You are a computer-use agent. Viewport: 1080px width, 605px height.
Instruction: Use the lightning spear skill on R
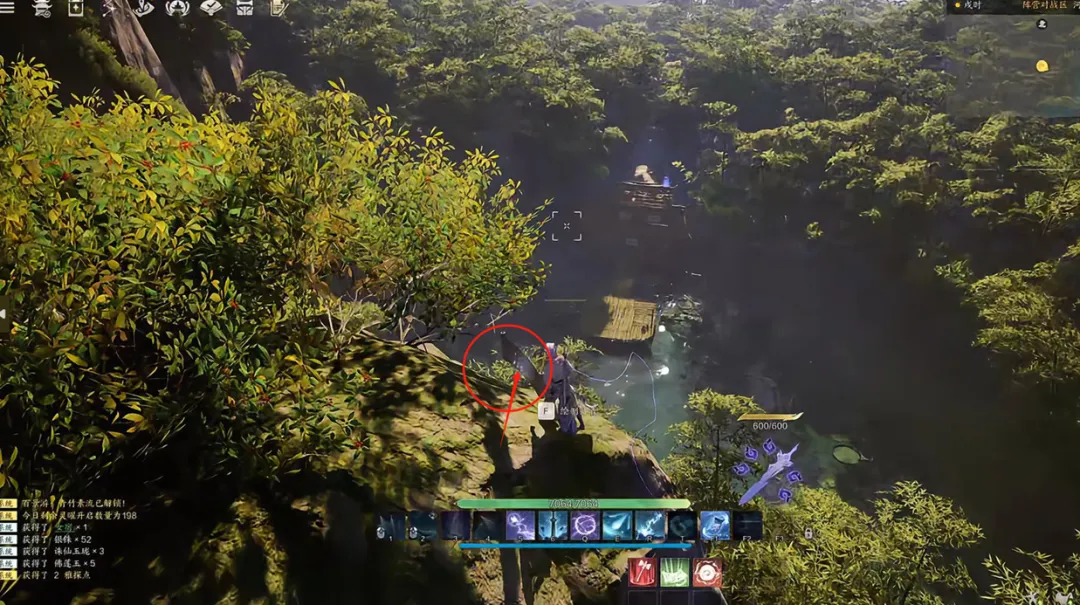tap(650, 526)
